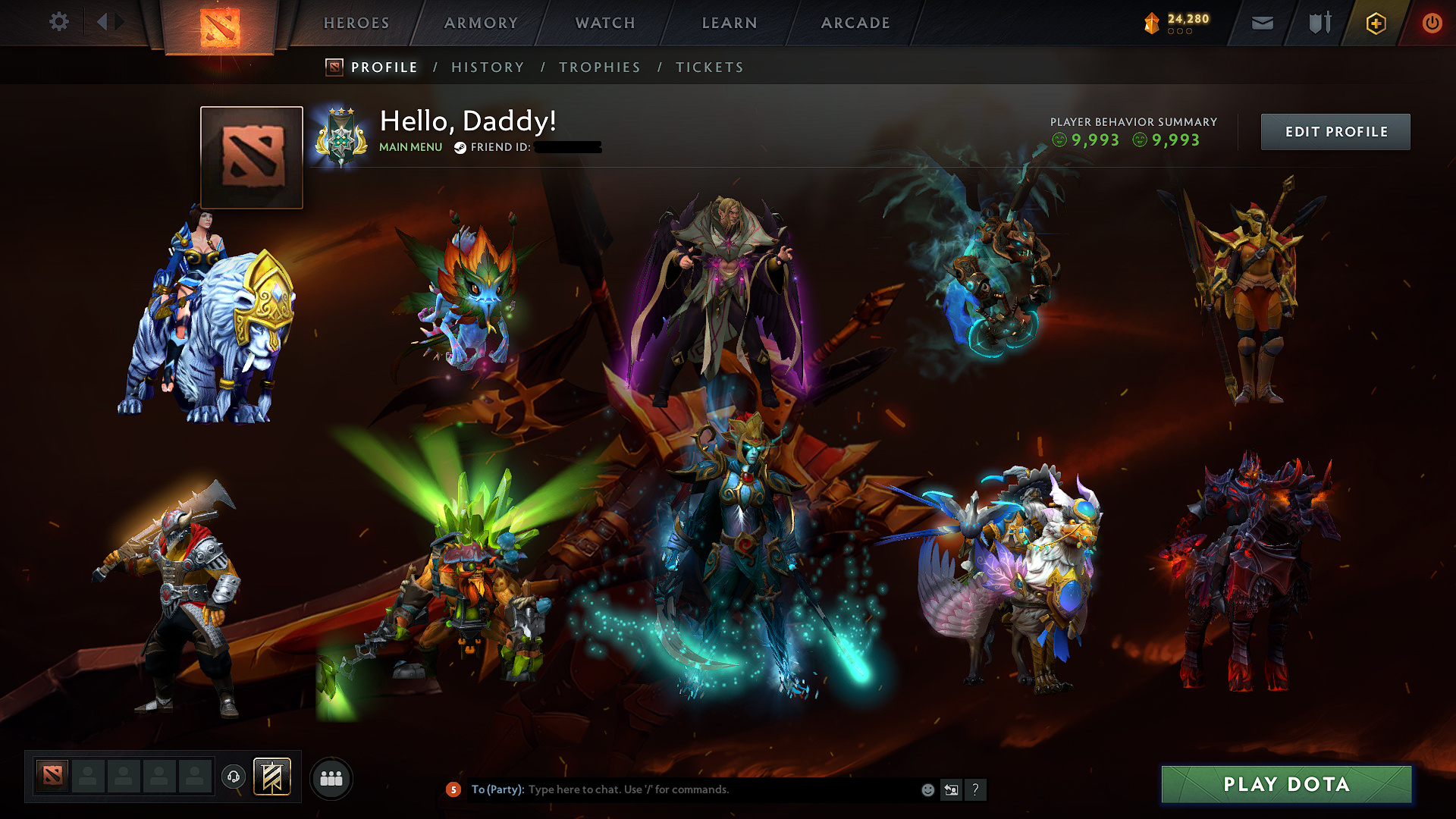
Task: Open Dota Plus hexagonal plus icon
Action: click(x=1376, y=23)
